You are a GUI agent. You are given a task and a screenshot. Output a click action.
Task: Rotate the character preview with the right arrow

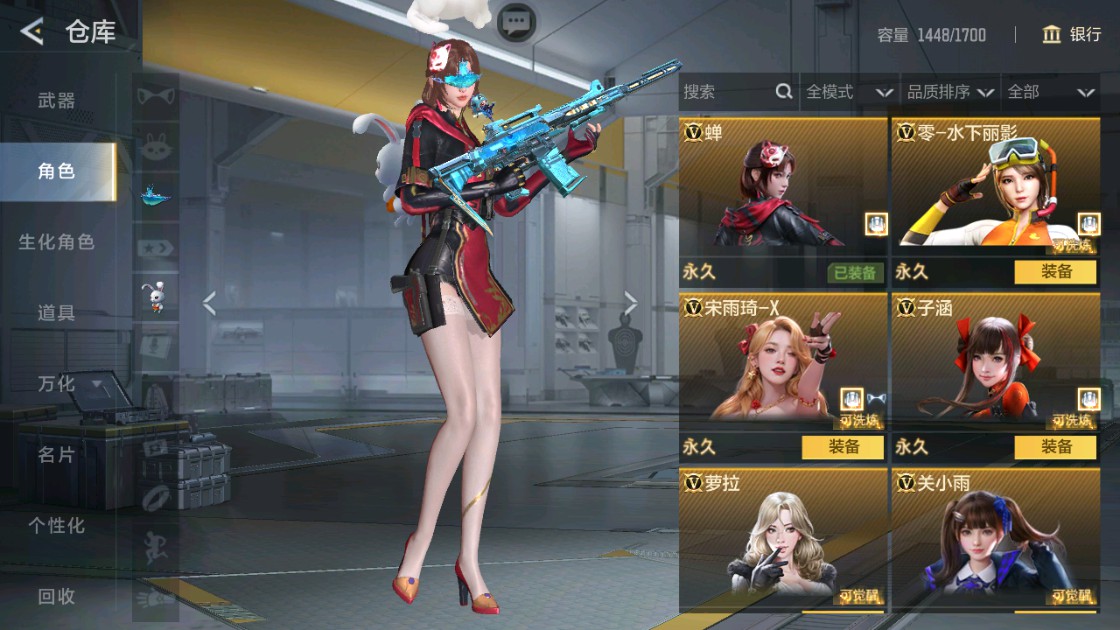631,303
